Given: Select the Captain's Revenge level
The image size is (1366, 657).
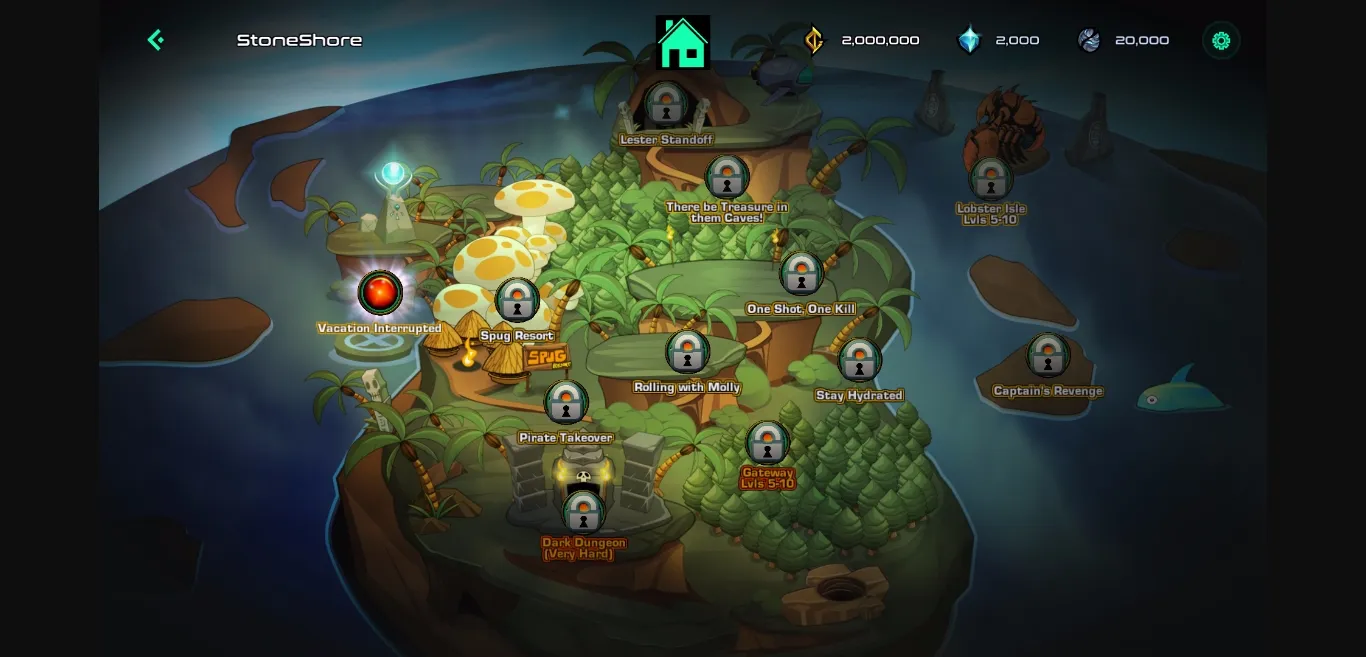Looking at the screenshot, I should 1047,355.
